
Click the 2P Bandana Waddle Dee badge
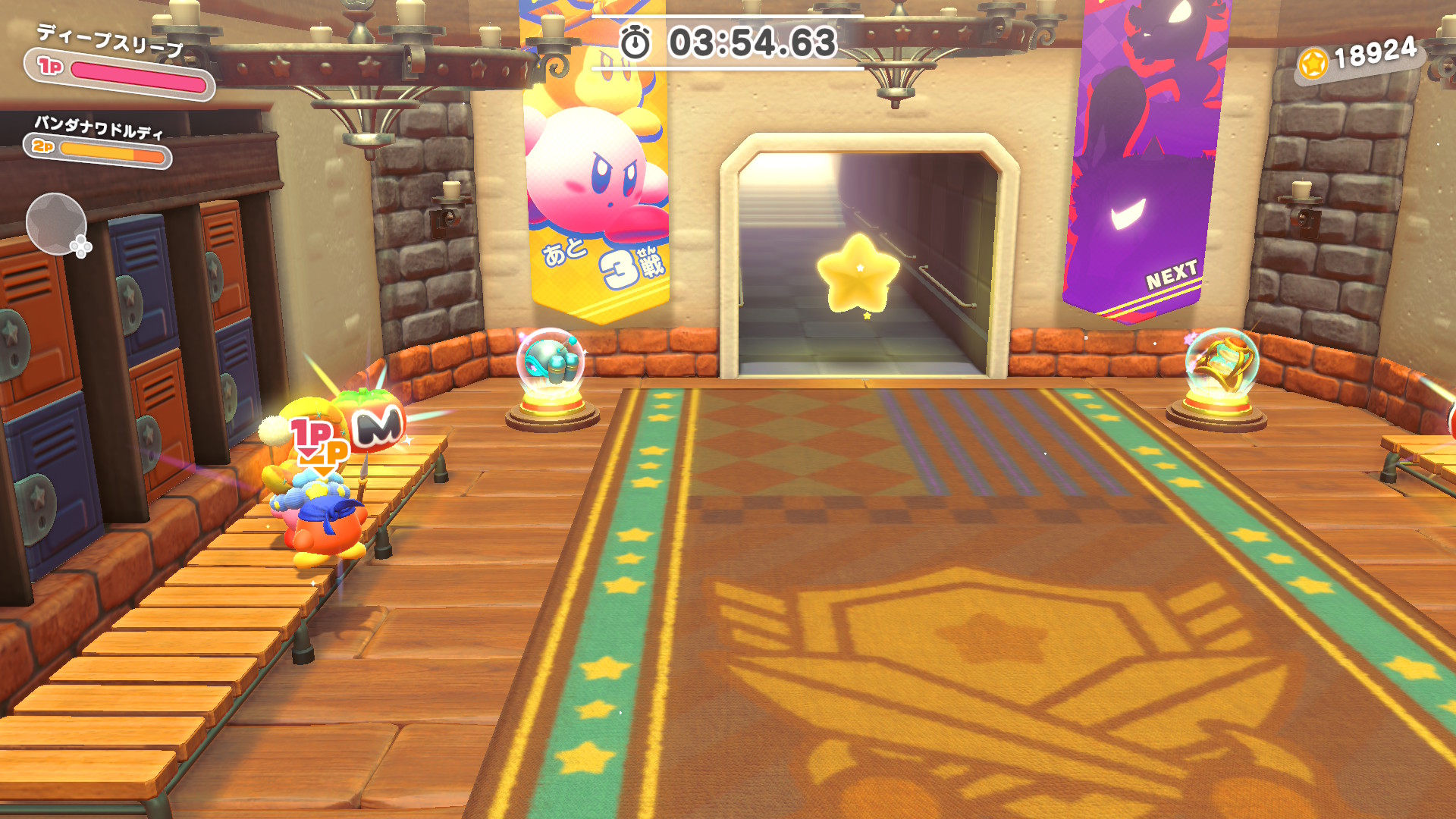(43, 146)
